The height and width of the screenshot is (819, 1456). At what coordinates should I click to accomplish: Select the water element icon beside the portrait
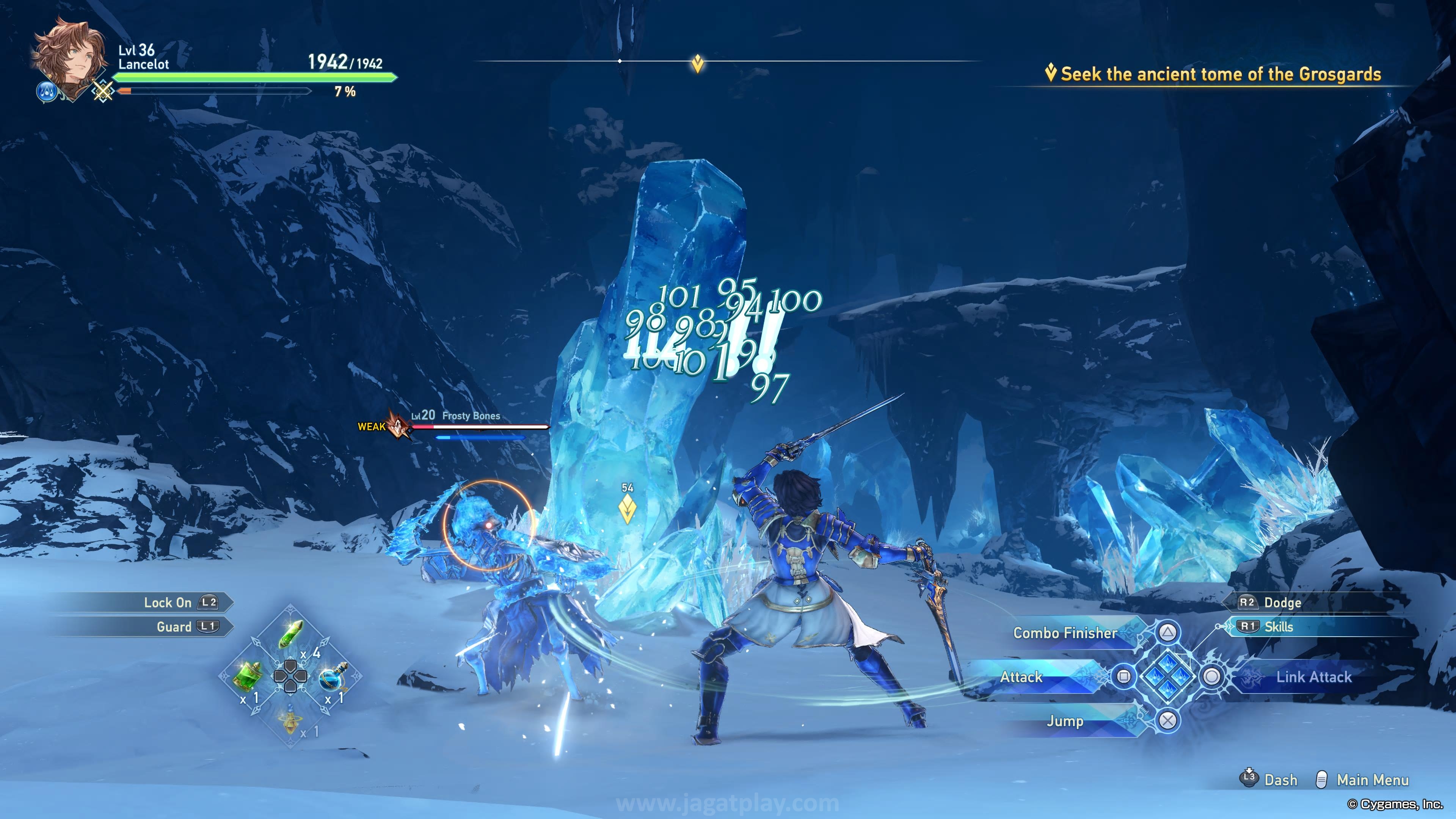click(46, 91)
